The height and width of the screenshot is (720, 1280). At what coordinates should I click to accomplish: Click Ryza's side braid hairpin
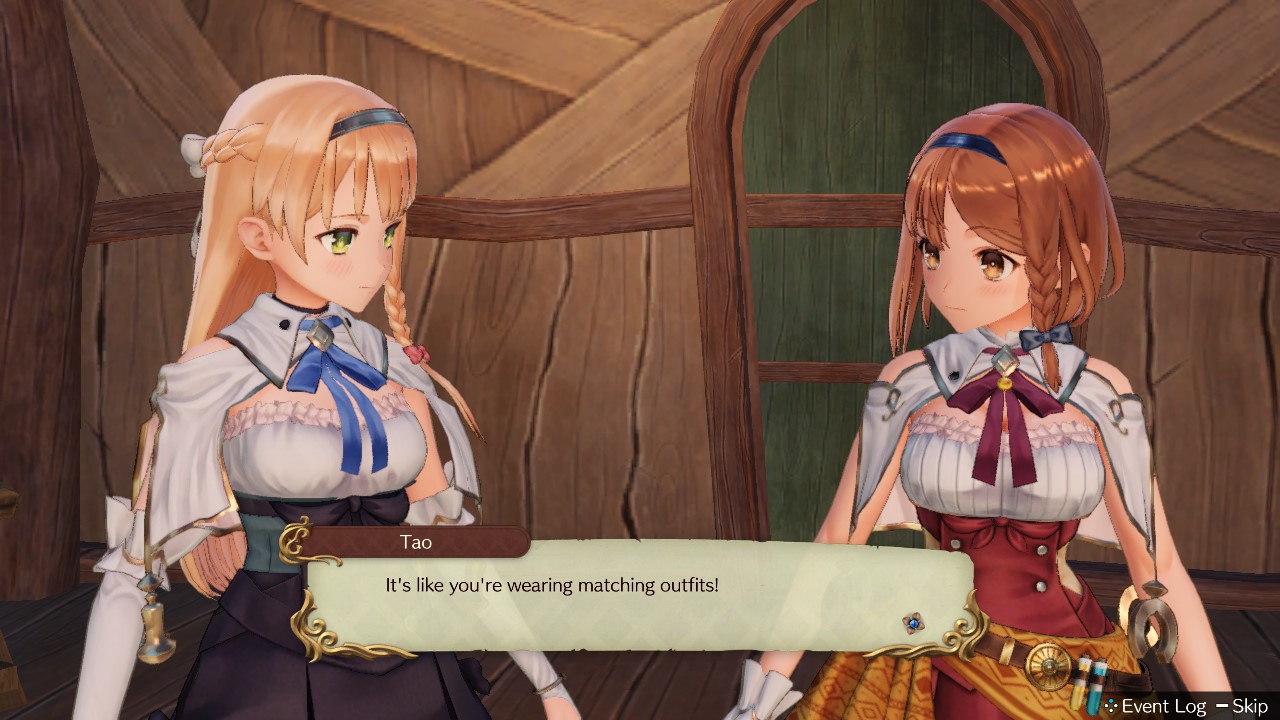click(1047, 337)
